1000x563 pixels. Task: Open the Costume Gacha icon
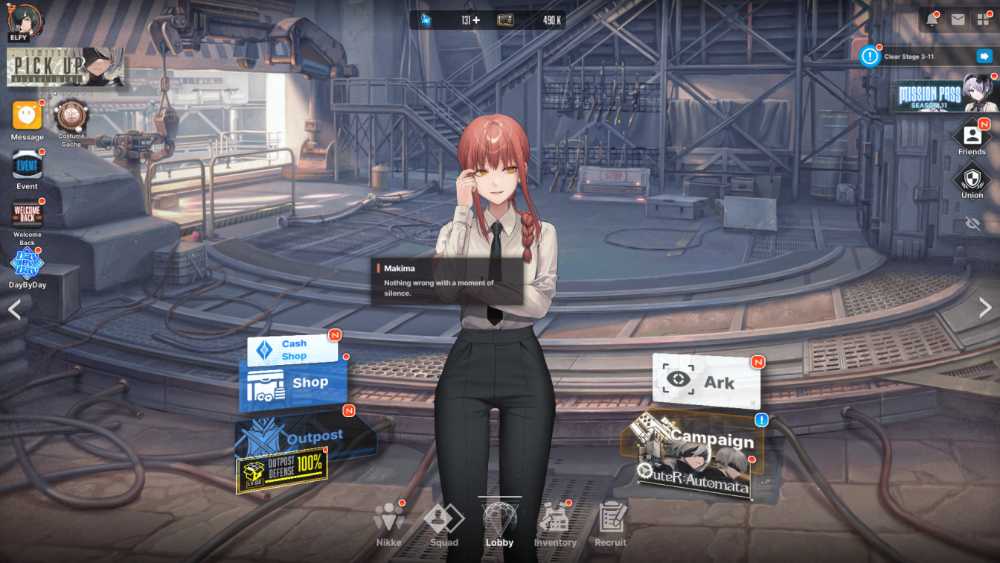point(70,117)
